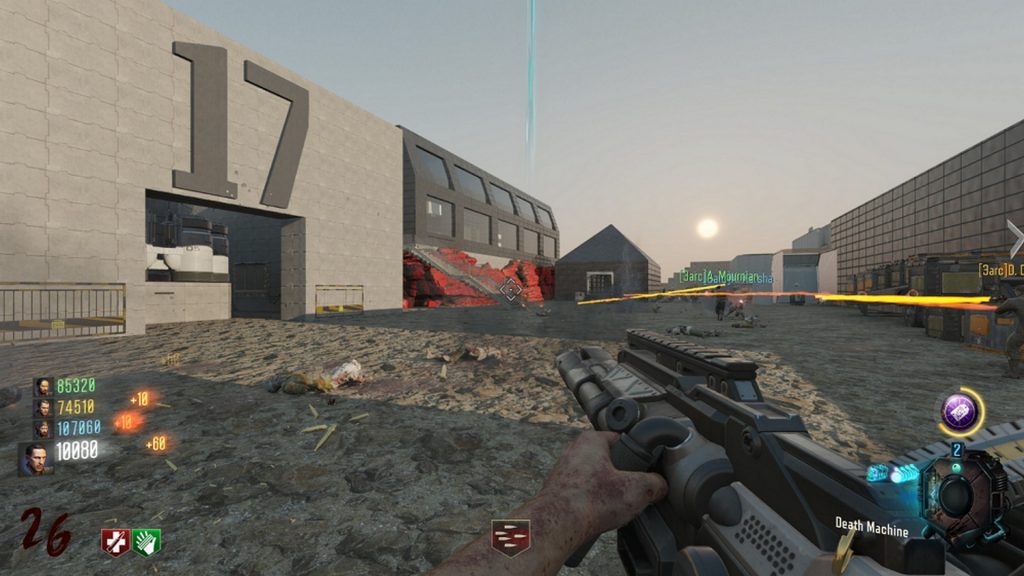Click the red Juggernog perk icon
Screen dimensions: 1024x576
point(115,542)
